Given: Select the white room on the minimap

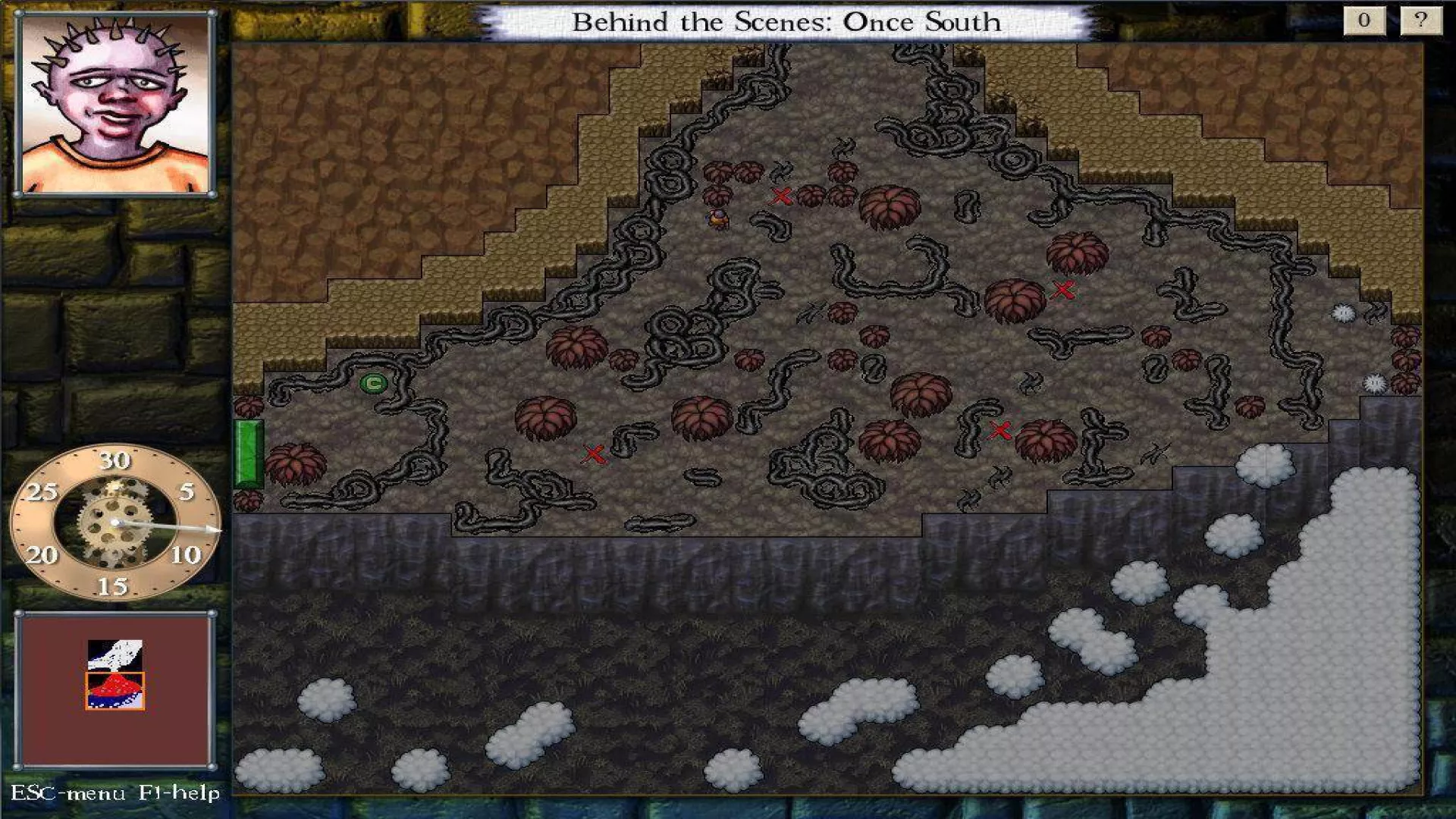Looking at the screenshot, I should pyautogui.click(x=115, y=654).
